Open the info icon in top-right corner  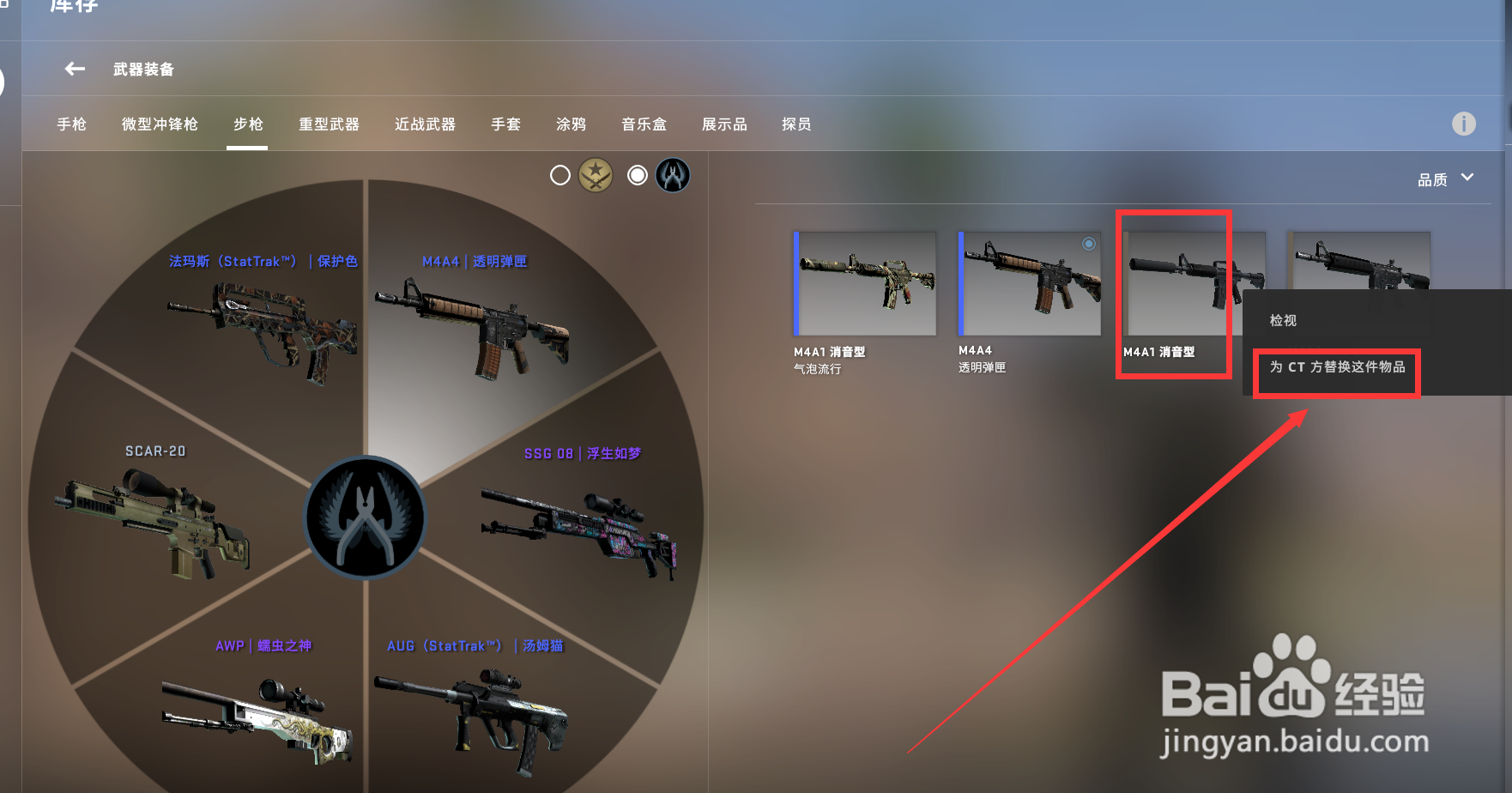click(1463, 124)
